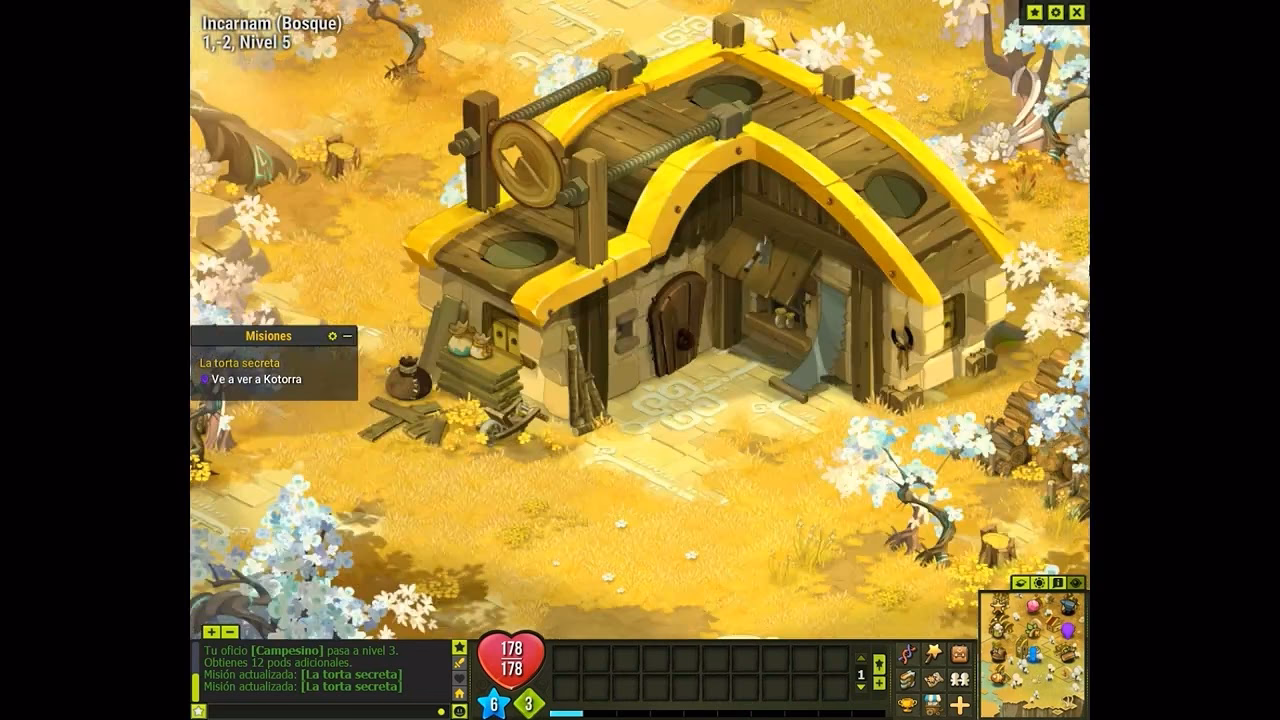Close the game window with the X button

tap(1077, 12)
